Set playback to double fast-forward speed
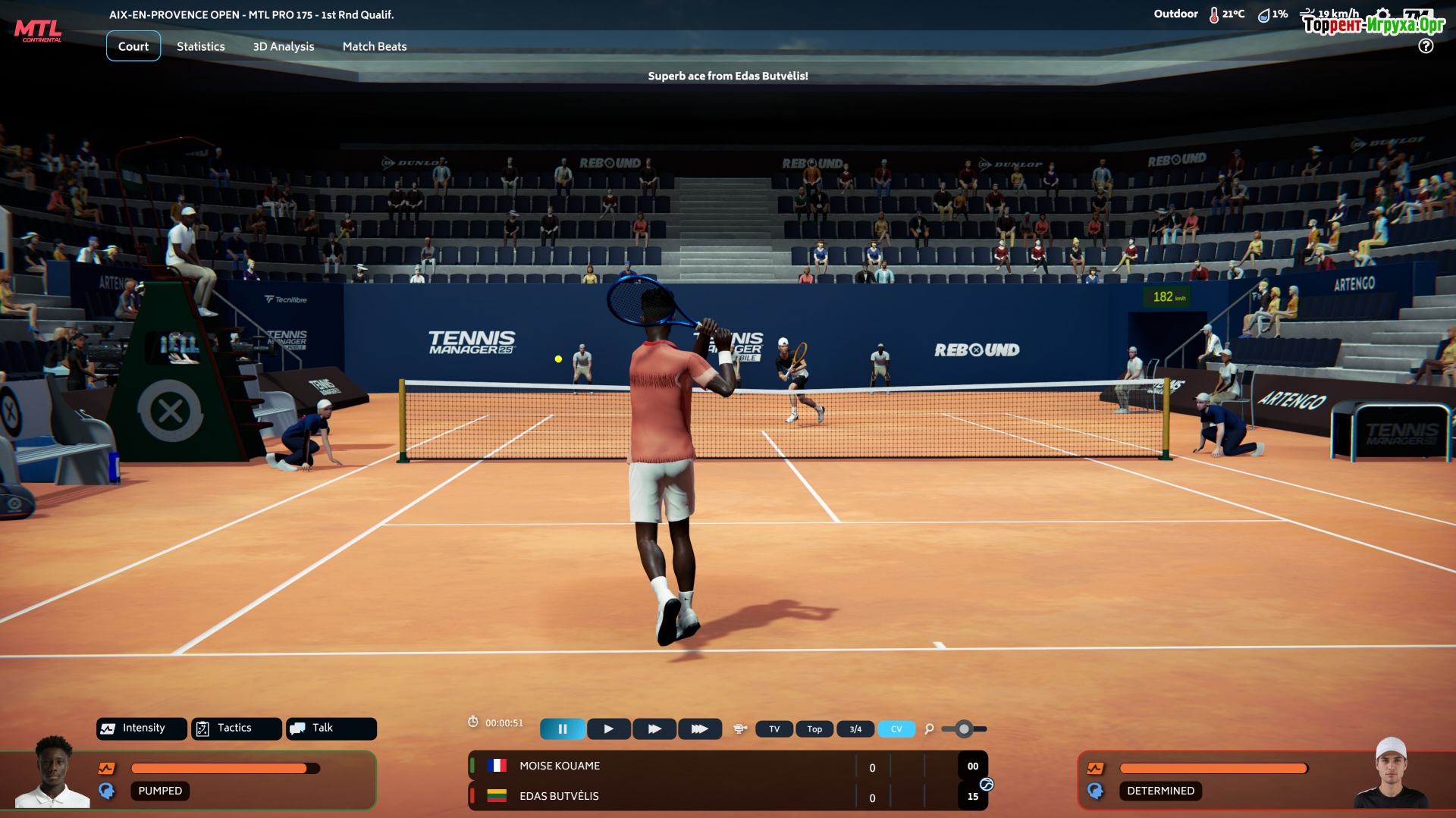This screenshot has height=818, width=1456. pyautogui.click(x=654, y=729)
